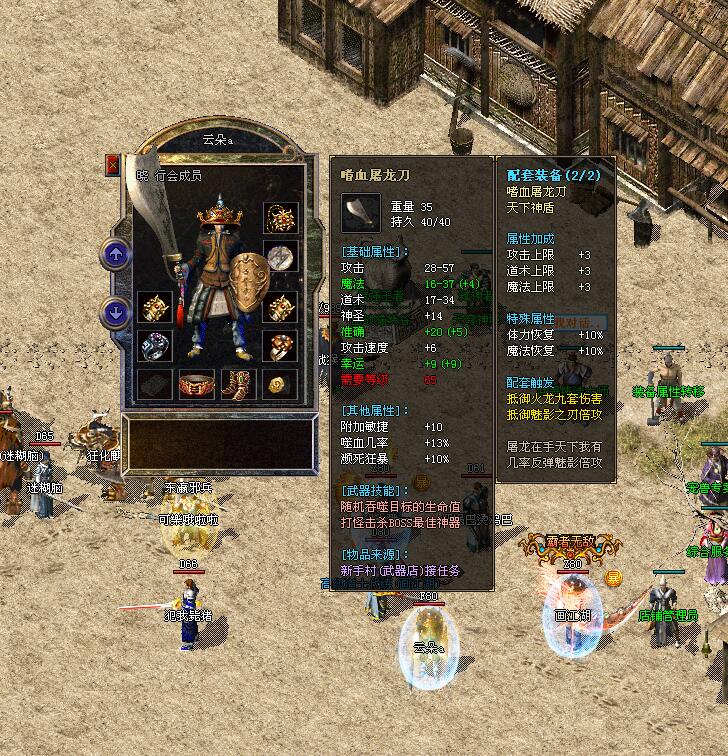
Task: Select the silver gemmed ring slot
Action: coord(153,346)
